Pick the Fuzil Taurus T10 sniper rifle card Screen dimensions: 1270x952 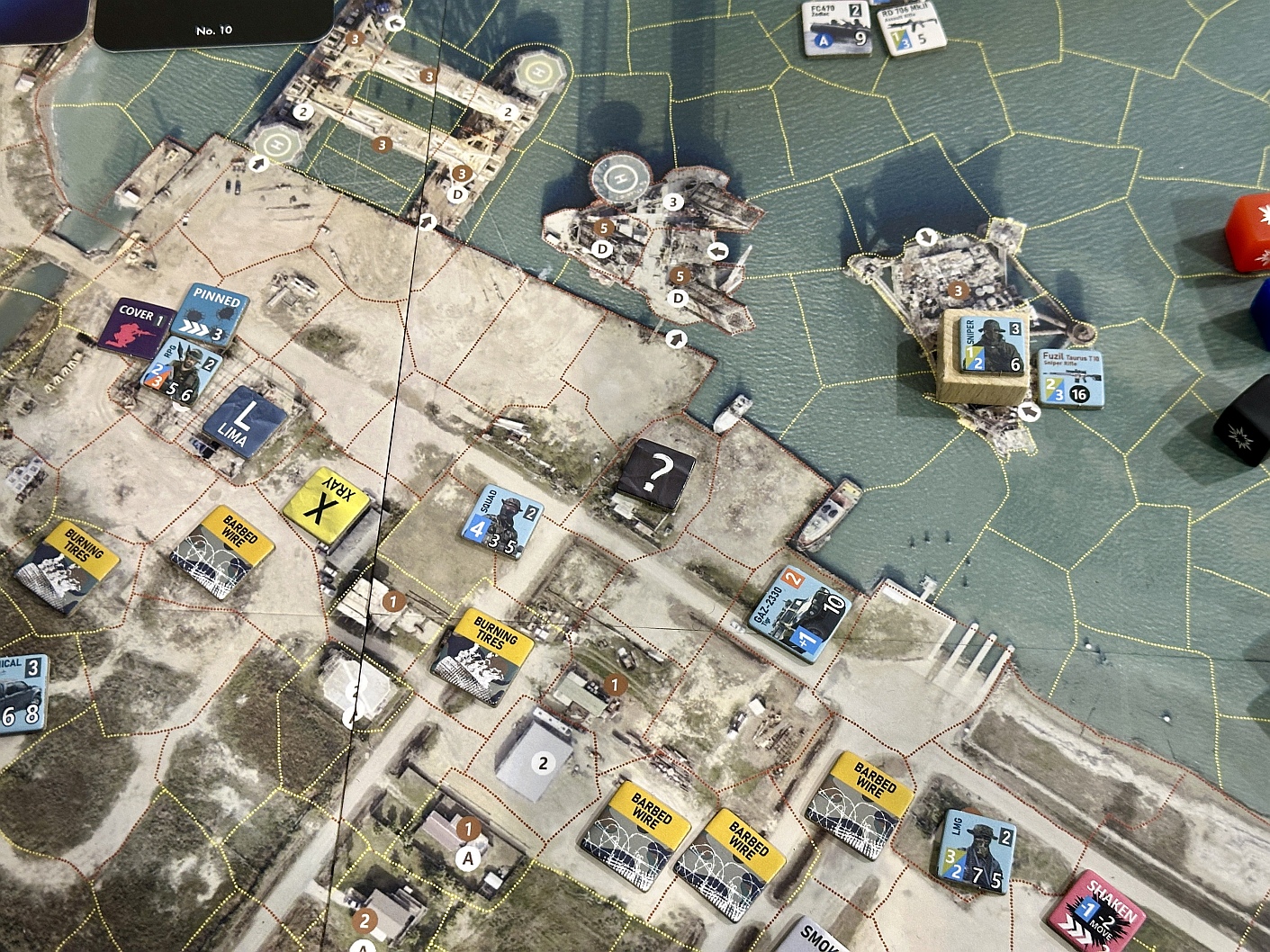click(1070, 376)
